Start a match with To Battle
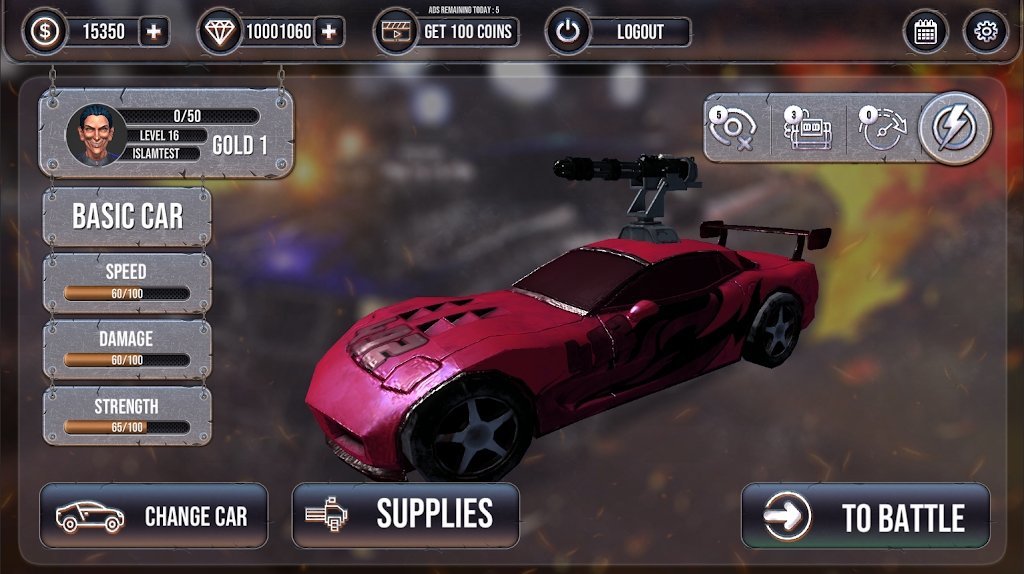This screenshot has width=1024, height=574. tap(866, 516)
